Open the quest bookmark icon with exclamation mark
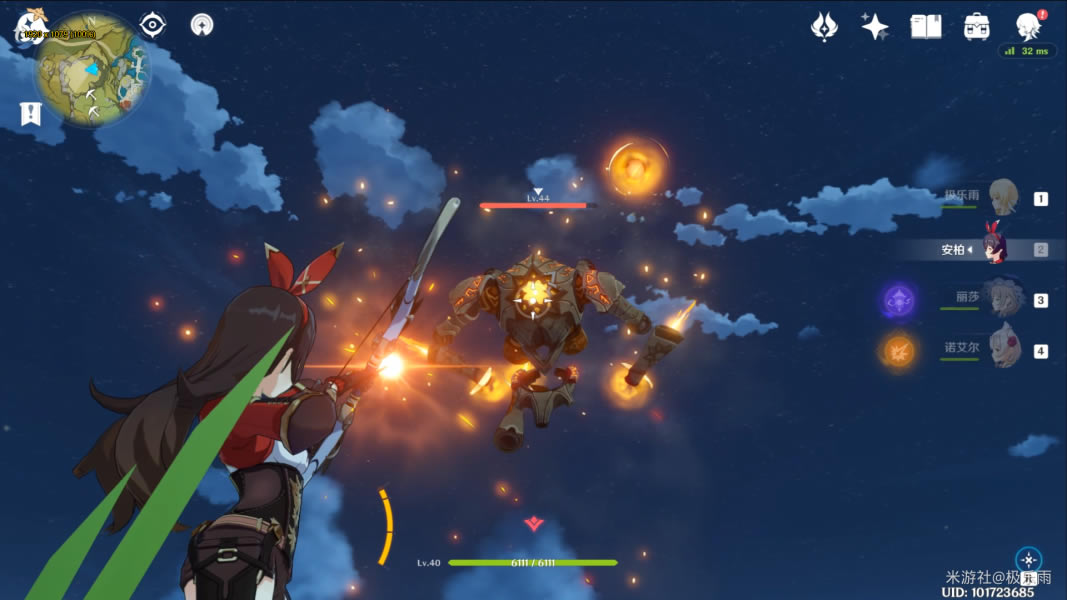The image size is (1067, 600). [x=30, y=114]
